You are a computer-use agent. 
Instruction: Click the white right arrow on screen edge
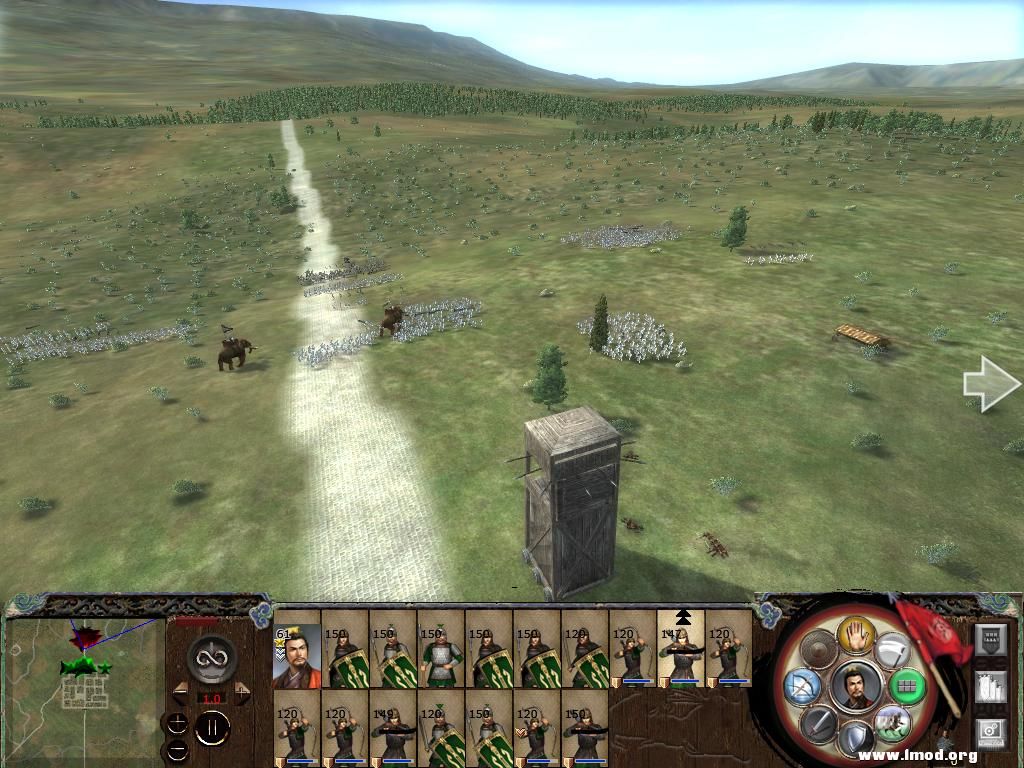point(991,383)
